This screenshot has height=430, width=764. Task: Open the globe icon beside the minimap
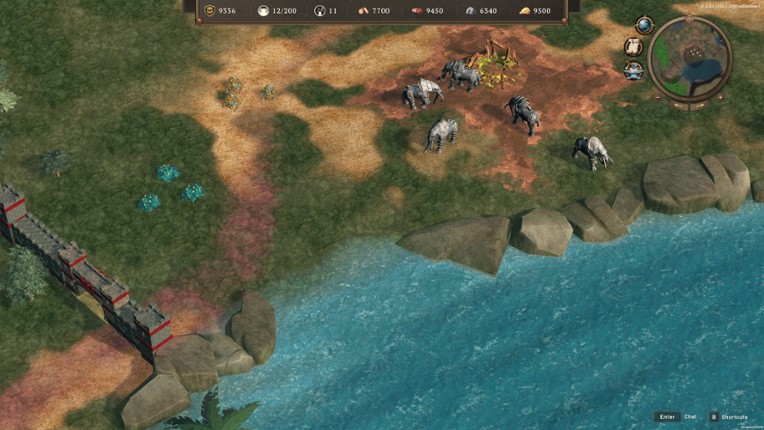[x=645, y=25]
